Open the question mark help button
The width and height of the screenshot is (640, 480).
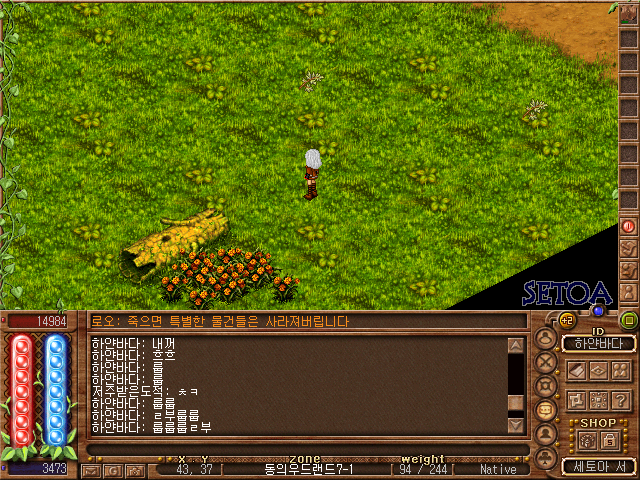coord(622,399)
